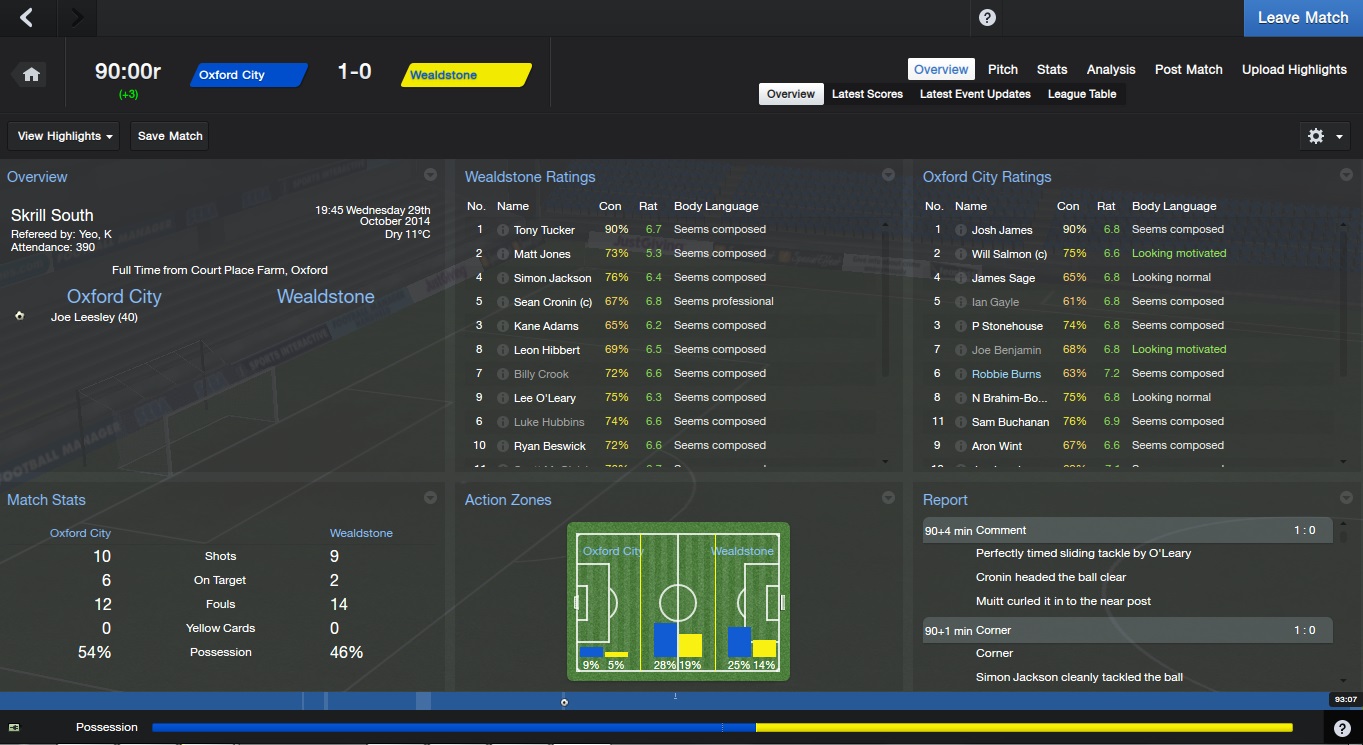
Task: Open the help question mark at top
Action: click(x=987, y=18)
